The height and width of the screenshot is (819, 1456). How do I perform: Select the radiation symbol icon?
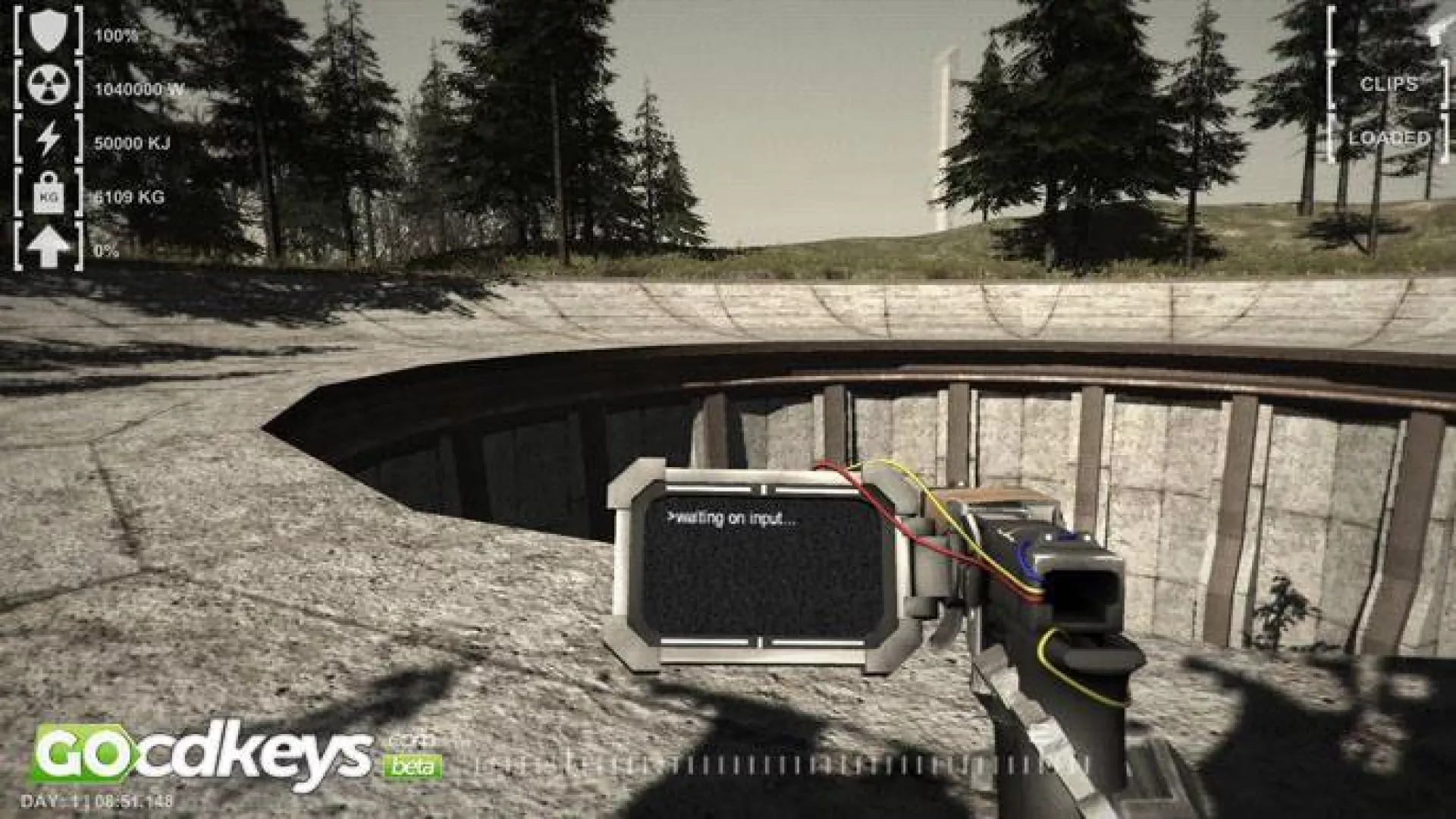49,86
